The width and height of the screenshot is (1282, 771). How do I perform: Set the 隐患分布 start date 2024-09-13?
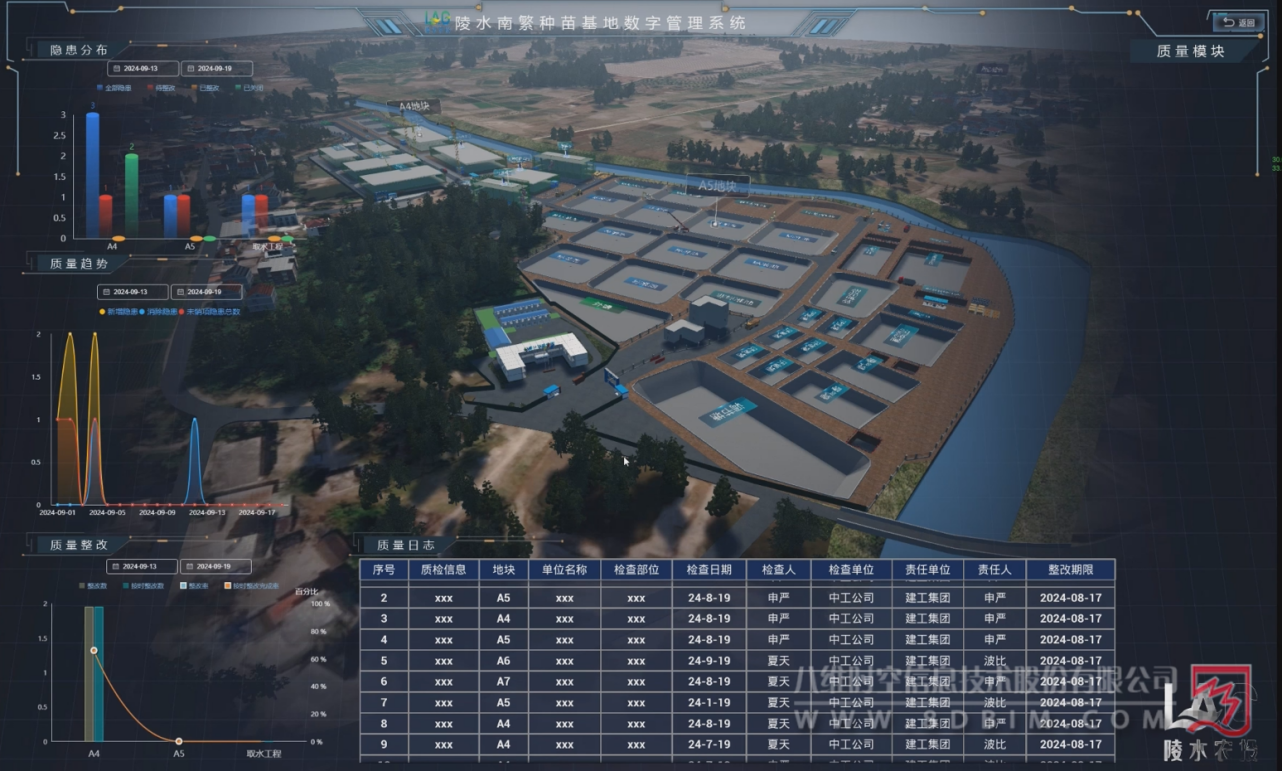pyautogui.click(x=139, y=69)
